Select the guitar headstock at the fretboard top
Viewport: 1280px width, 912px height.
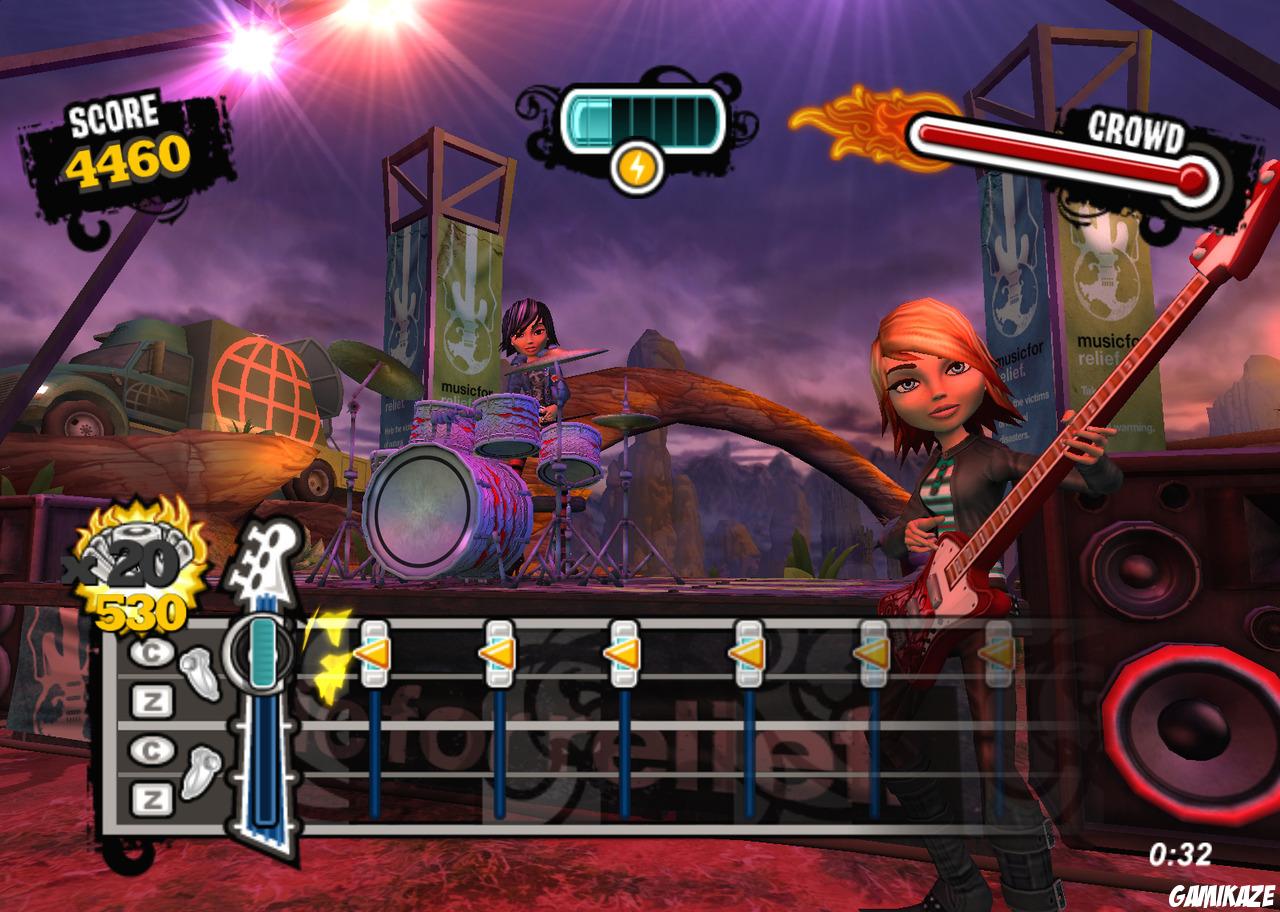click(x=265, y=560)
